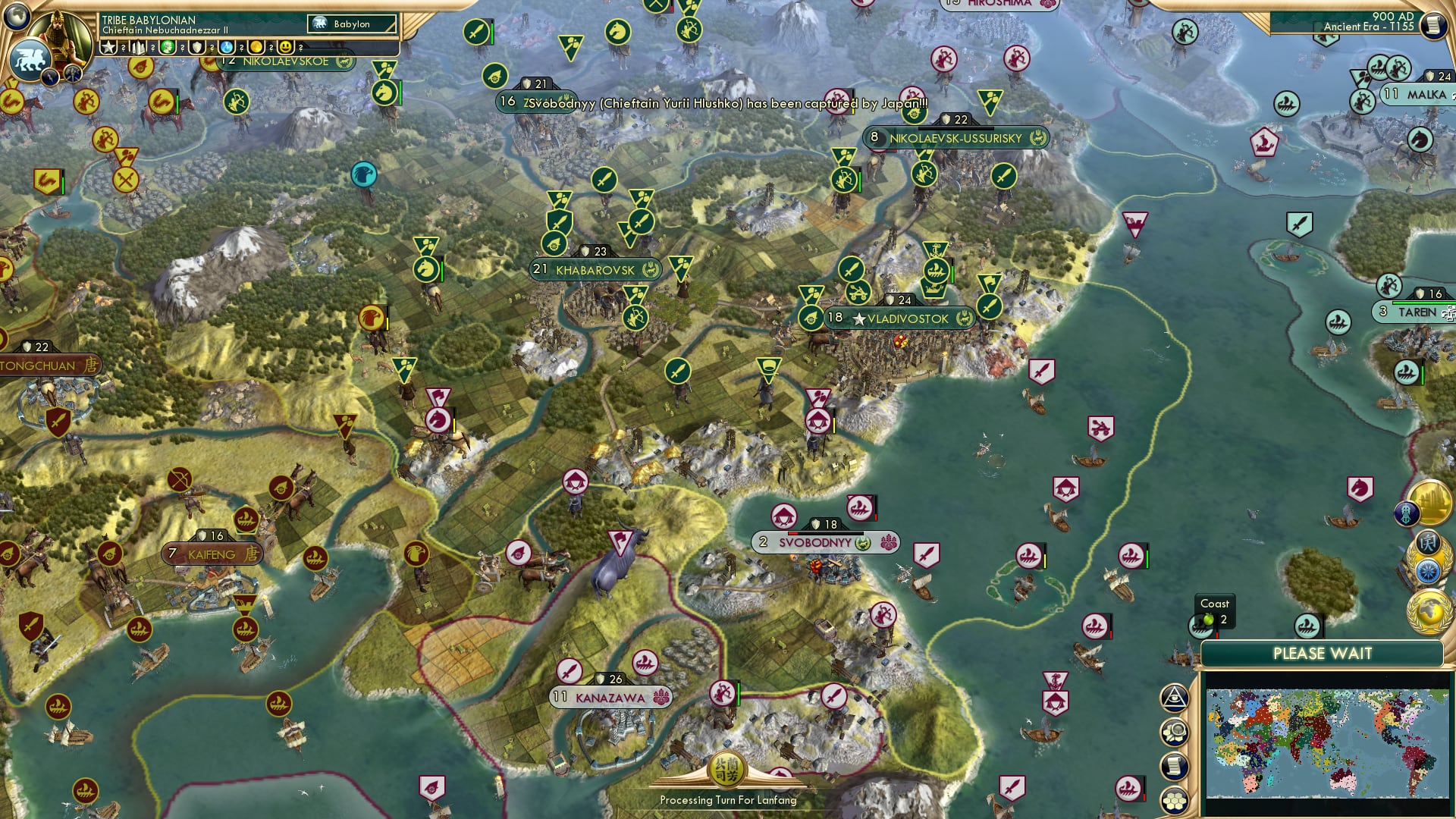Select the Khabarovsk city banner
The image size is (1456, 819).
coord(595,269)
